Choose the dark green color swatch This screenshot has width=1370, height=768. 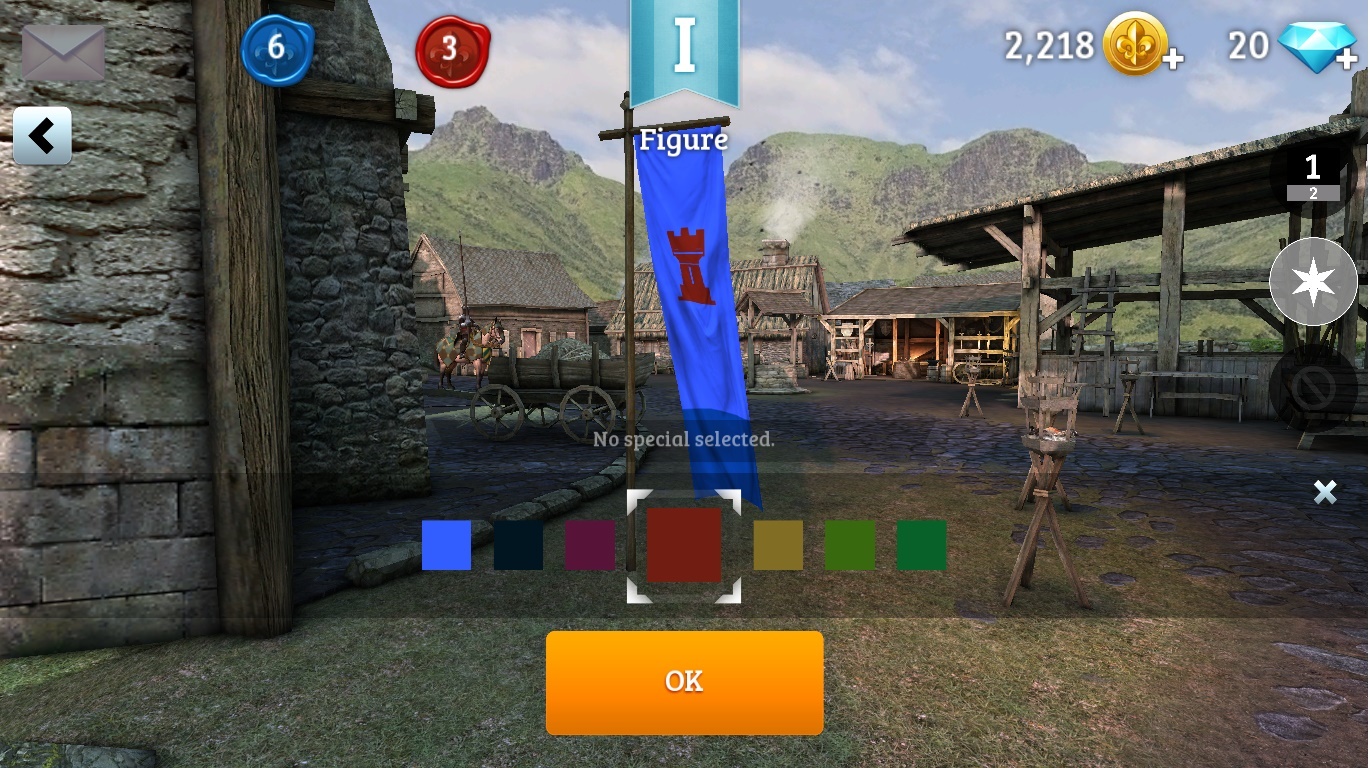pos(922,545)
